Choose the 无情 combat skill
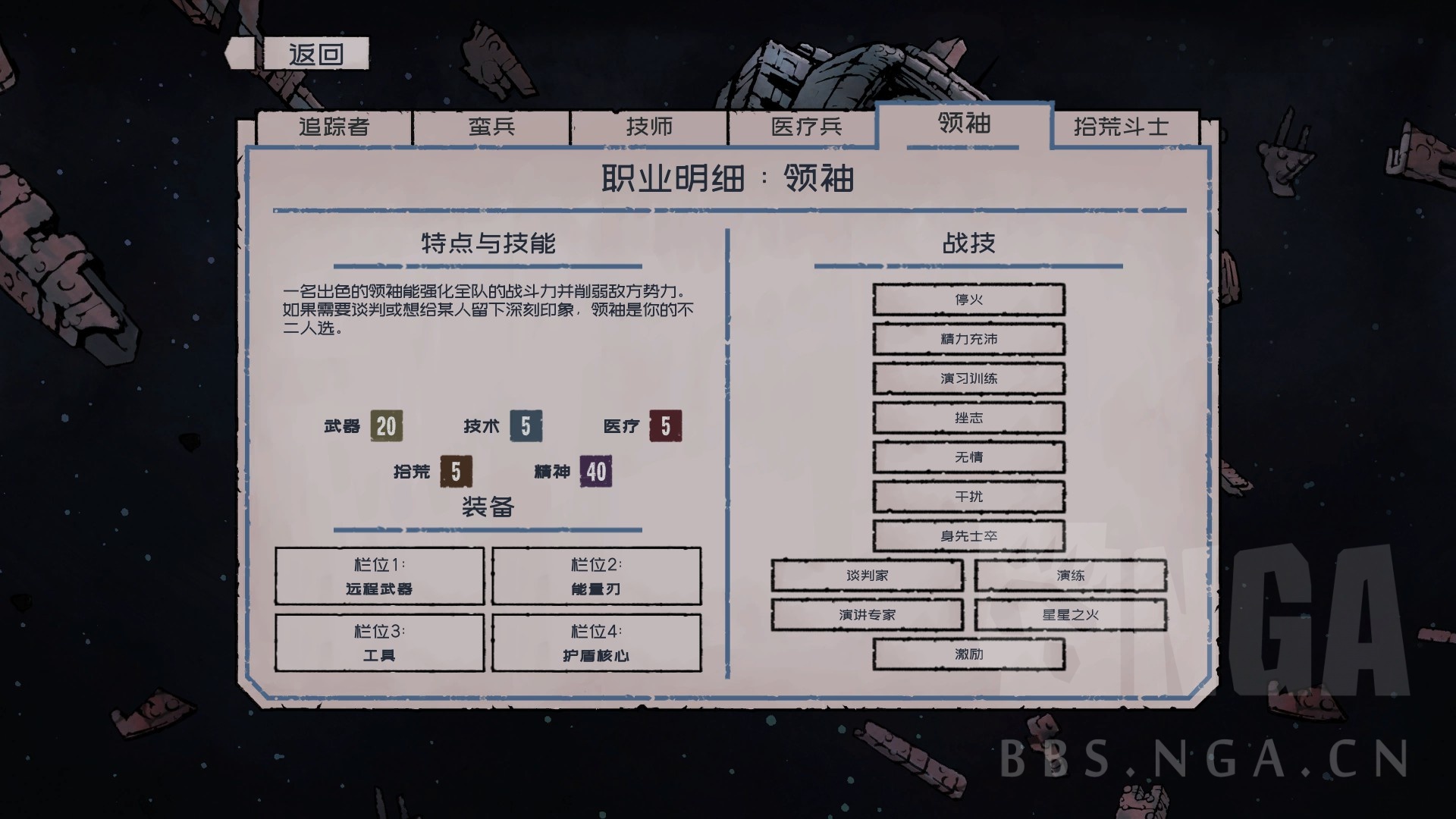Image resolution: width=1456 pixels, height=819 pixels. tap(969, 457)
